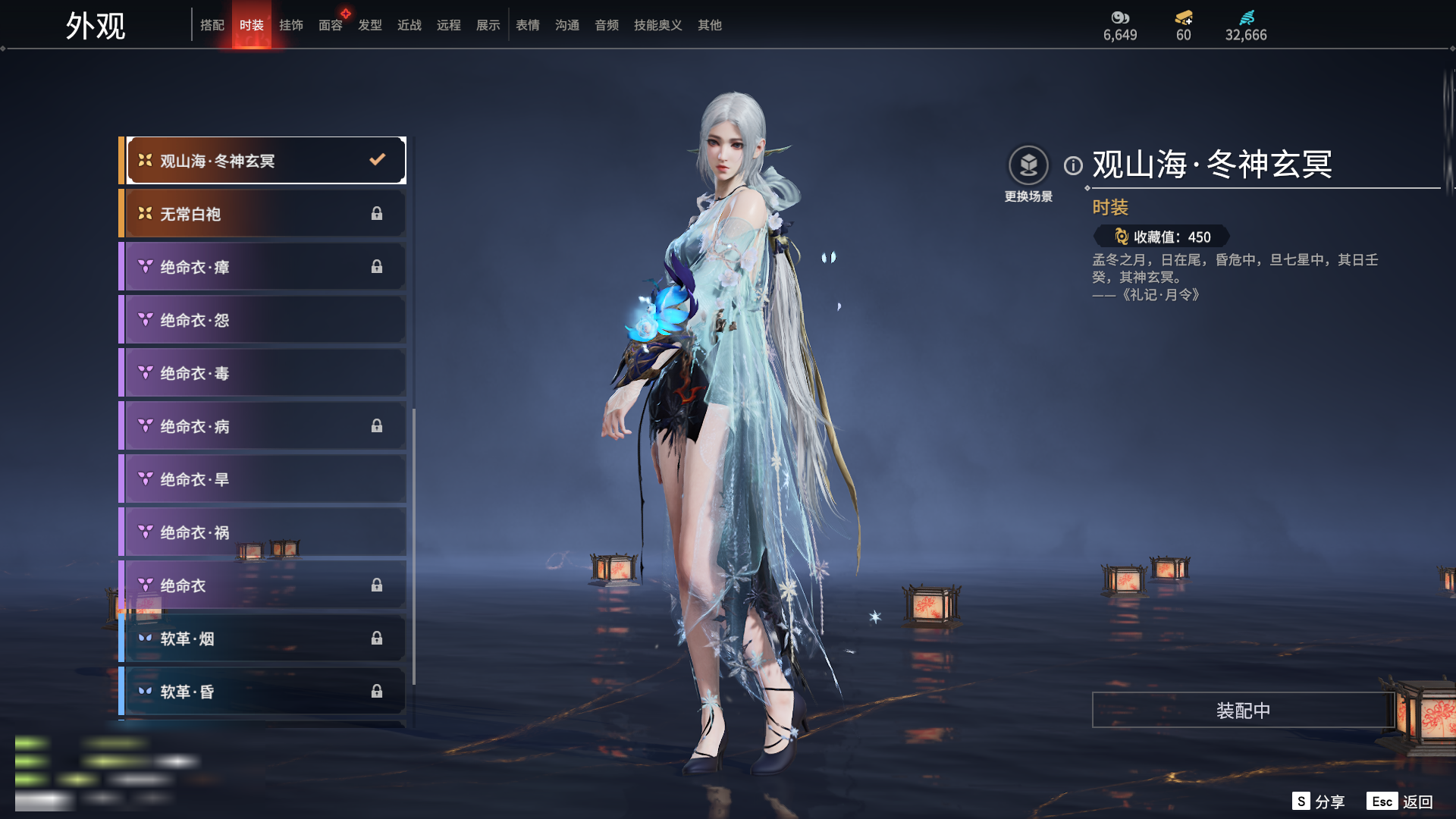
Task: Click the 装配中 equipped button
Action: click(1243, 710)
